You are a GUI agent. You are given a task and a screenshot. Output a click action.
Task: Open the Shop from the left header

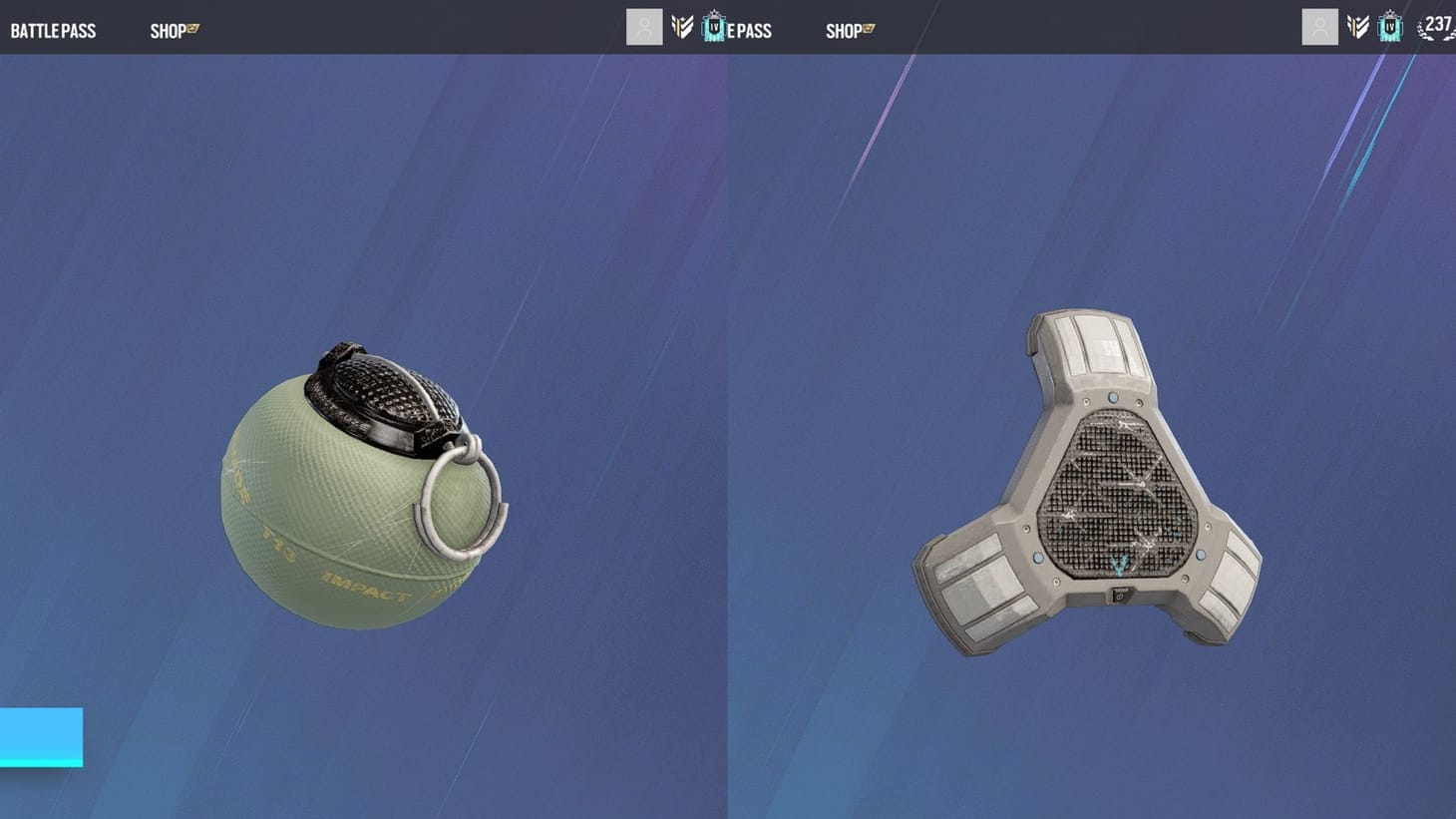click(167, 30)
